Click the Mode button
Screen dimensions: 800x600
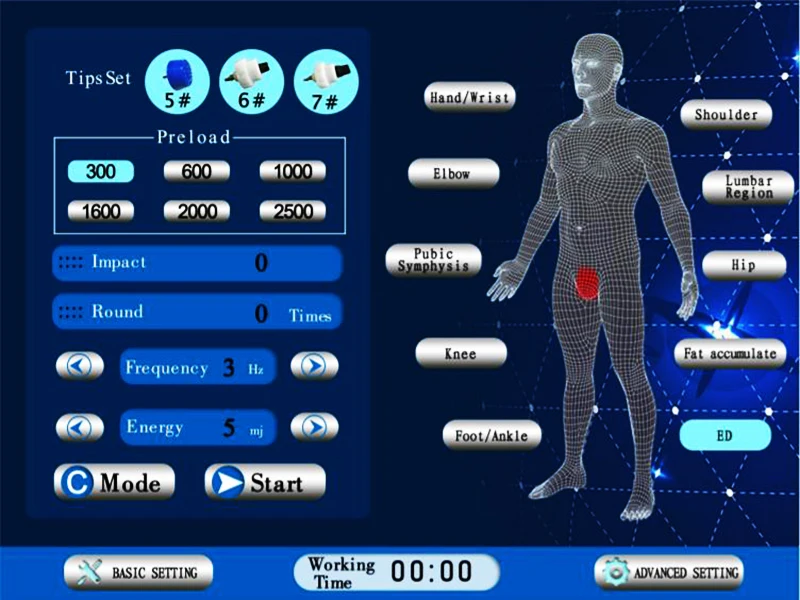tap(114, 482)
